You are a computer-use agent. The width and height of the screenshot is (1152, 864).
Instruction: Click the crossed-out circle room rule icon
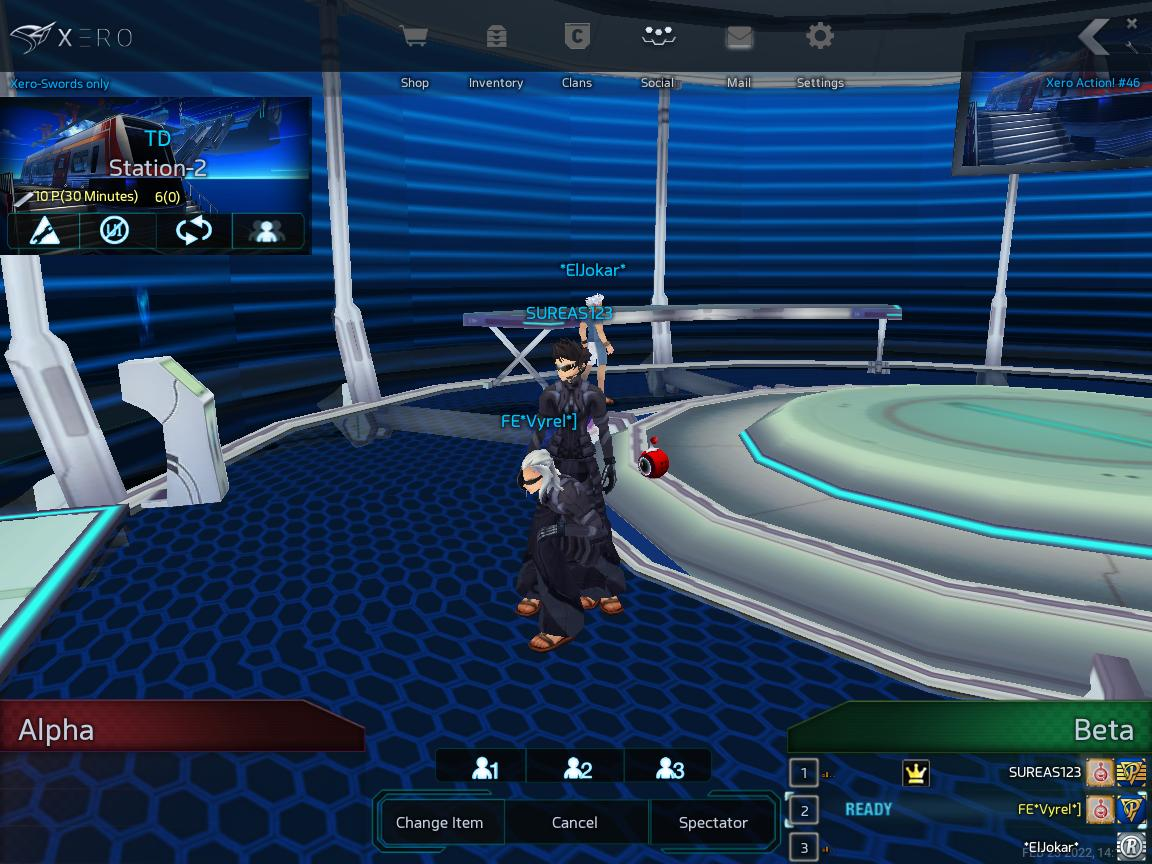pos(117,231)
